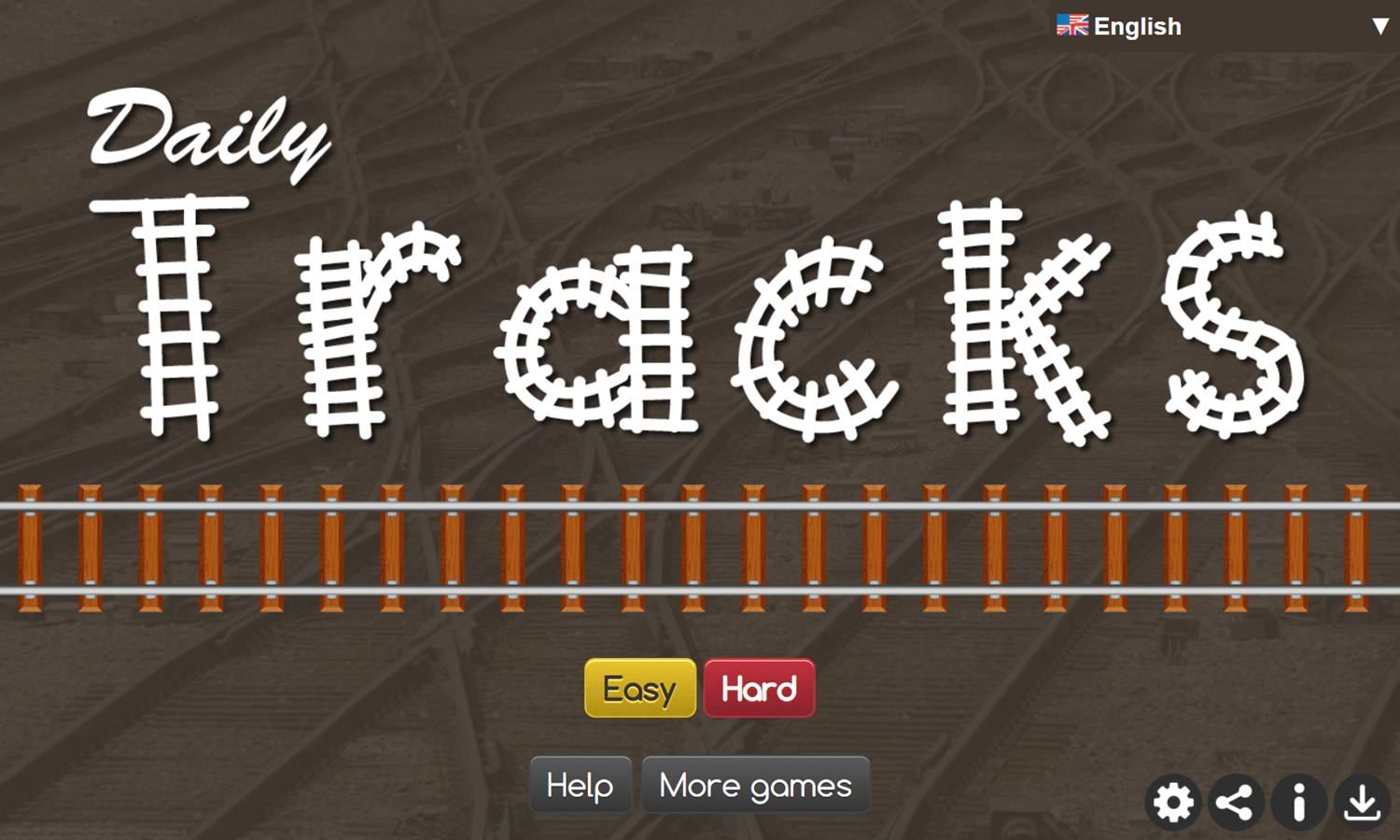Click the British flag icon
1400x840 pixels.
click(x=1071, y=25)
